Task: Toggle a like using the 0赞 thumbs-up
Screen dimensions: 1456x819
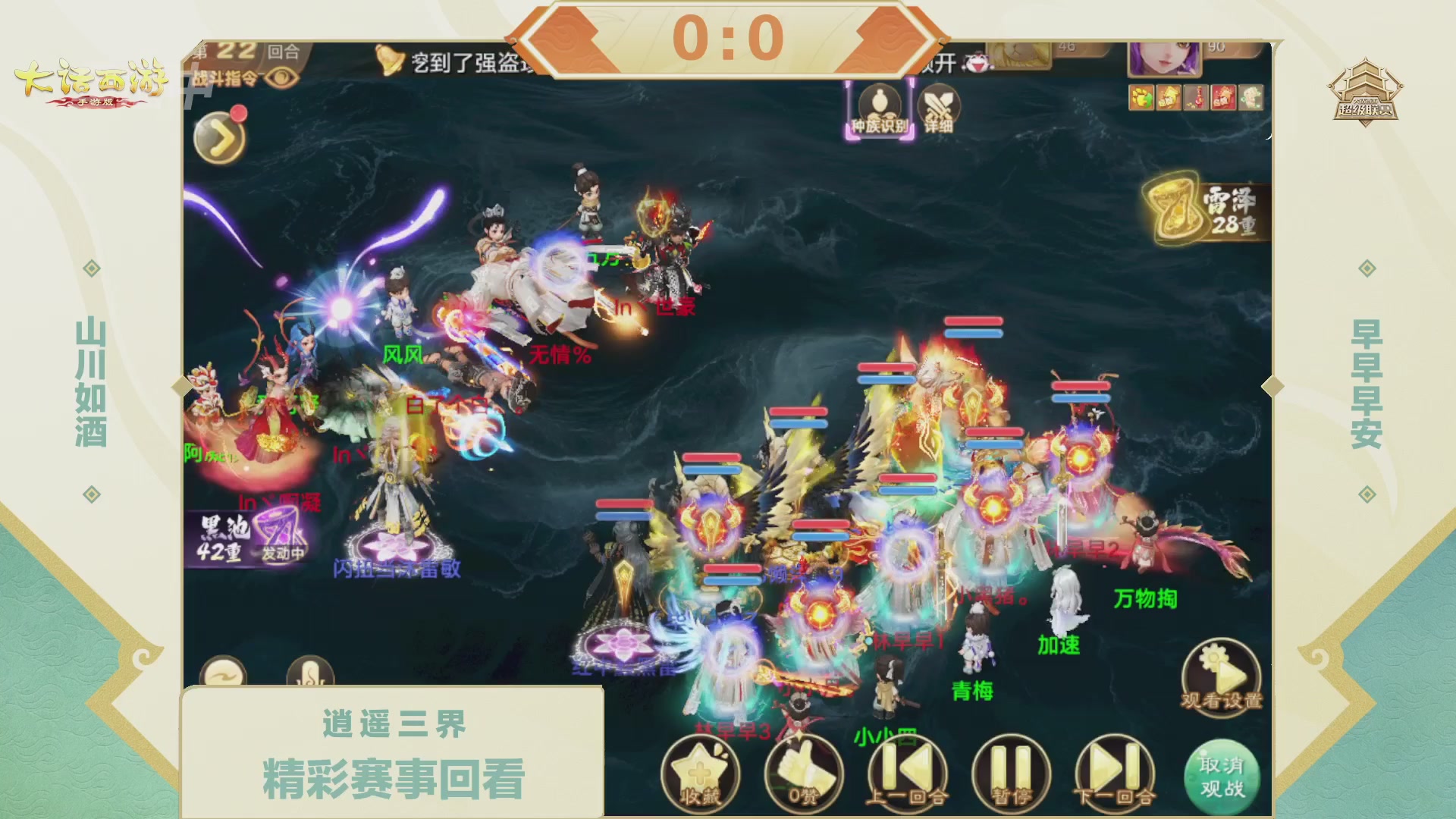Action: tap(806, 772)
